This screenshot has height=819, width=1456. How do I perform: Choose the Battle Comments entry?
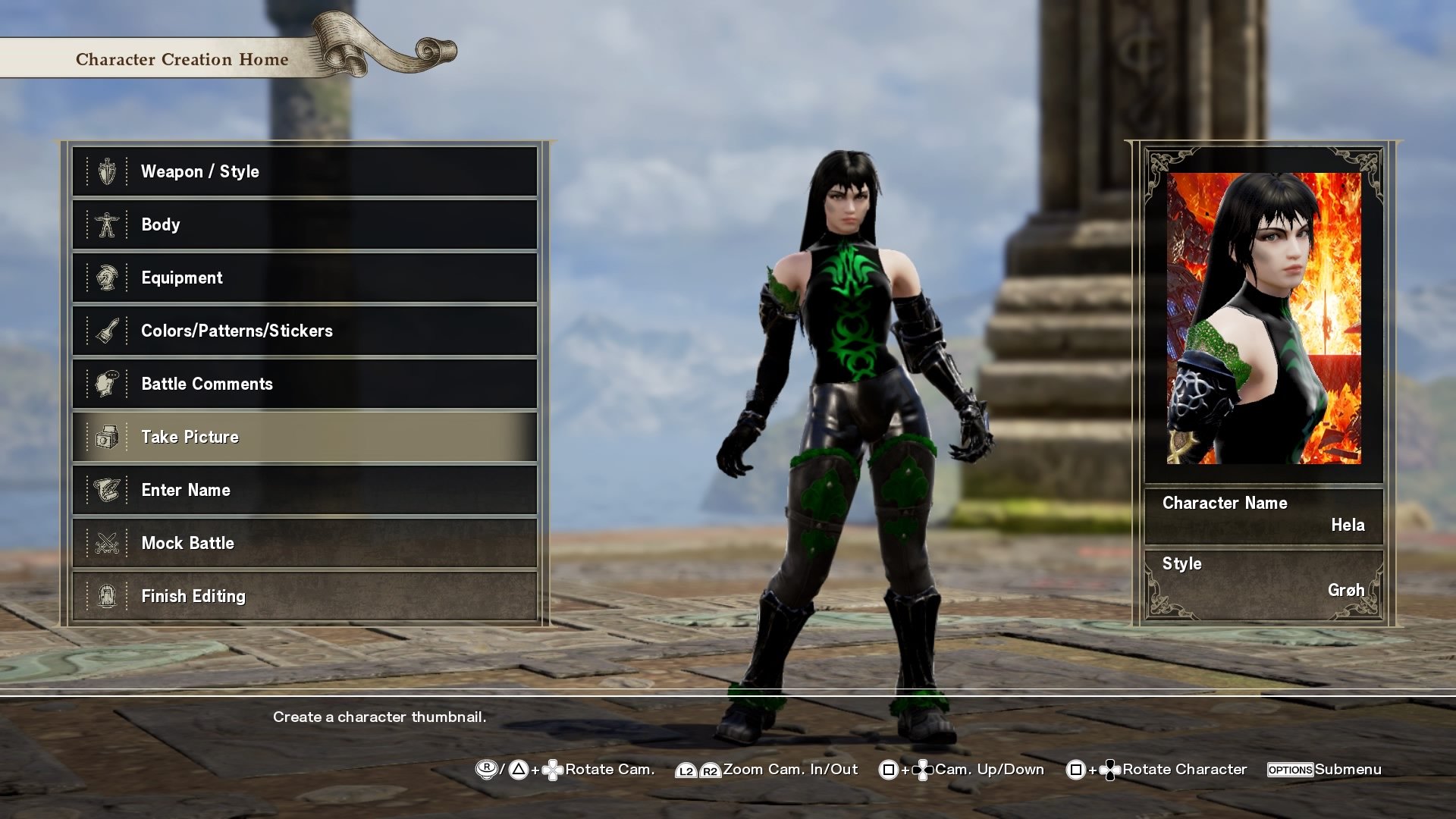tap(304, 384)
